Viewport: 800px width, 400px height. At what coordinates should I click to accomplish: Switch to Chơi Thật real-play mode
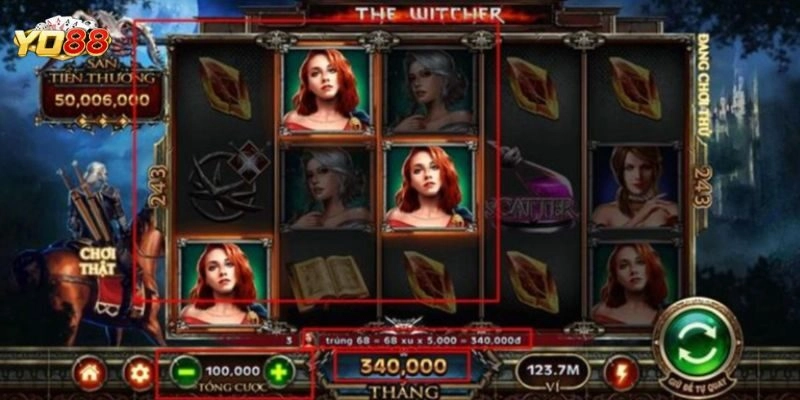[99, 261]
